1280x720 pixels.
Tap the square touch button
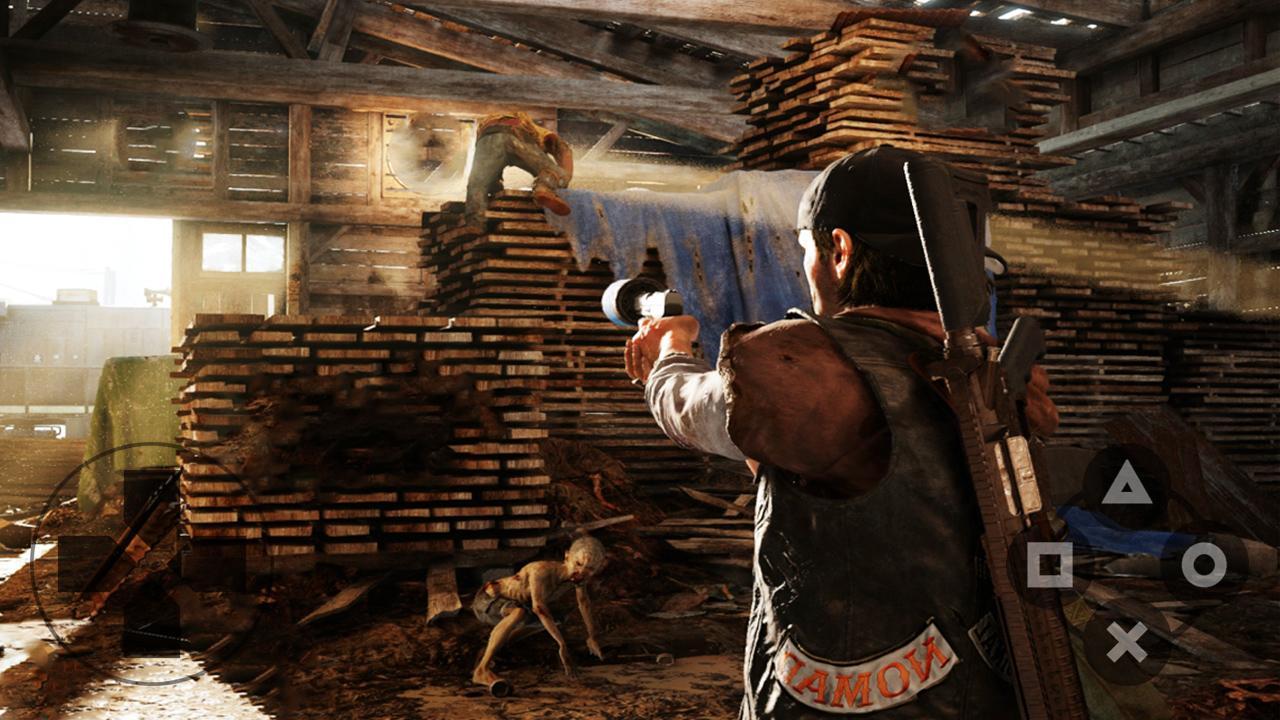point(1049,565)
